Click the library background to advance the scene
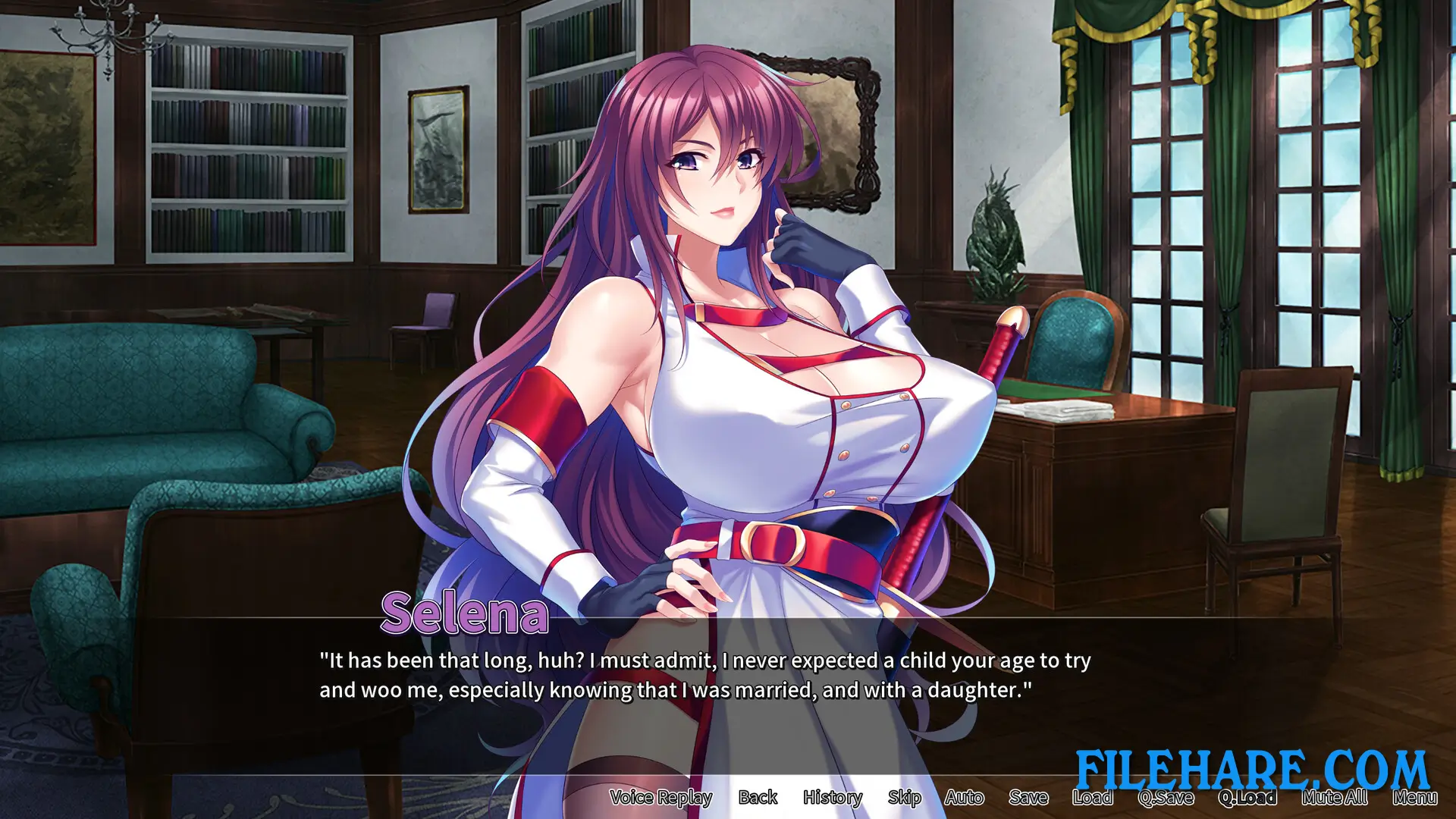Image resolution: width=1456 pixels, height=819 pixels. click(227, 152)
